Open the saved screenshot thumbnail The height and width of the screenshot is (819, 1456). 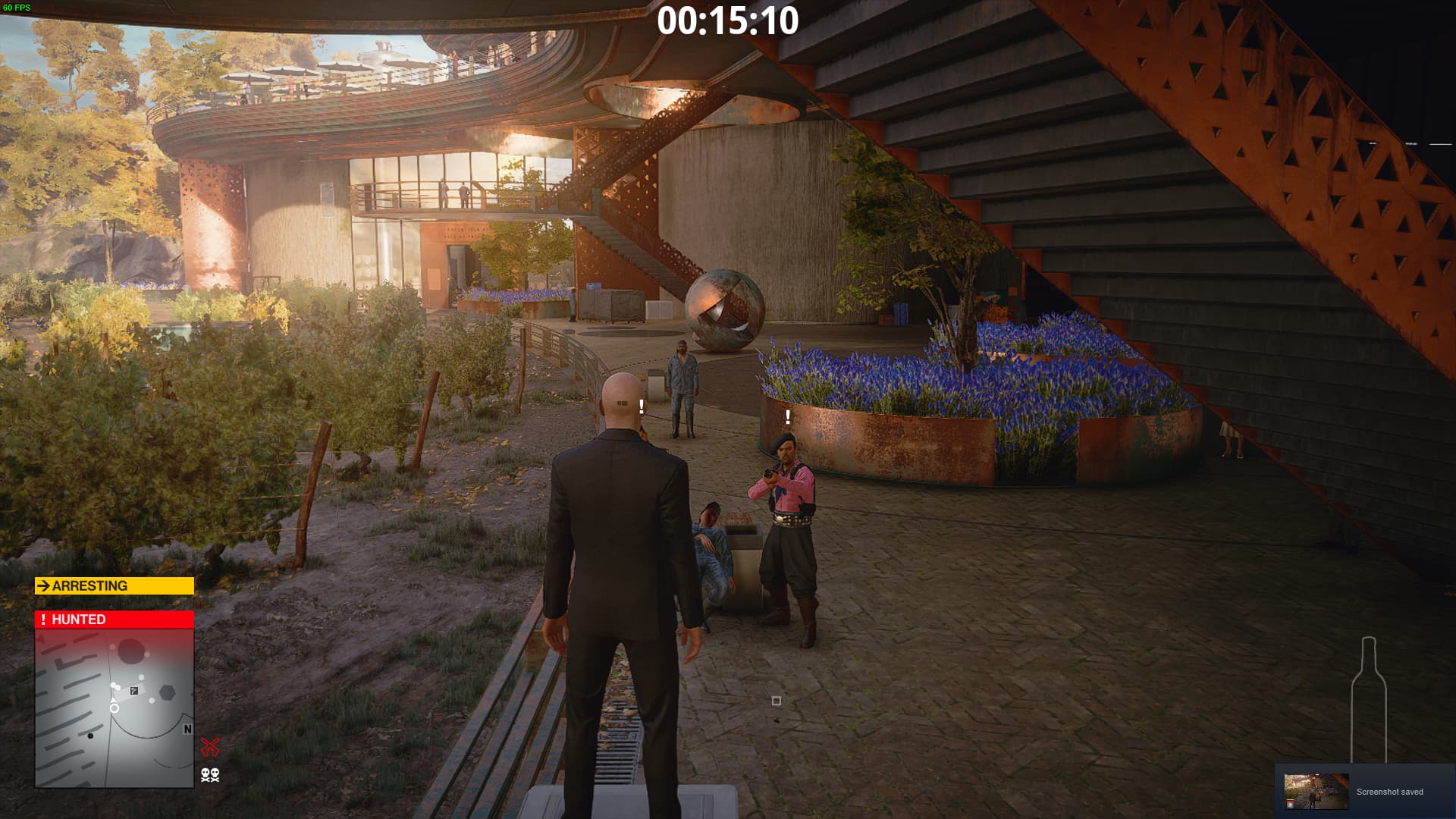coord(1316,791)
